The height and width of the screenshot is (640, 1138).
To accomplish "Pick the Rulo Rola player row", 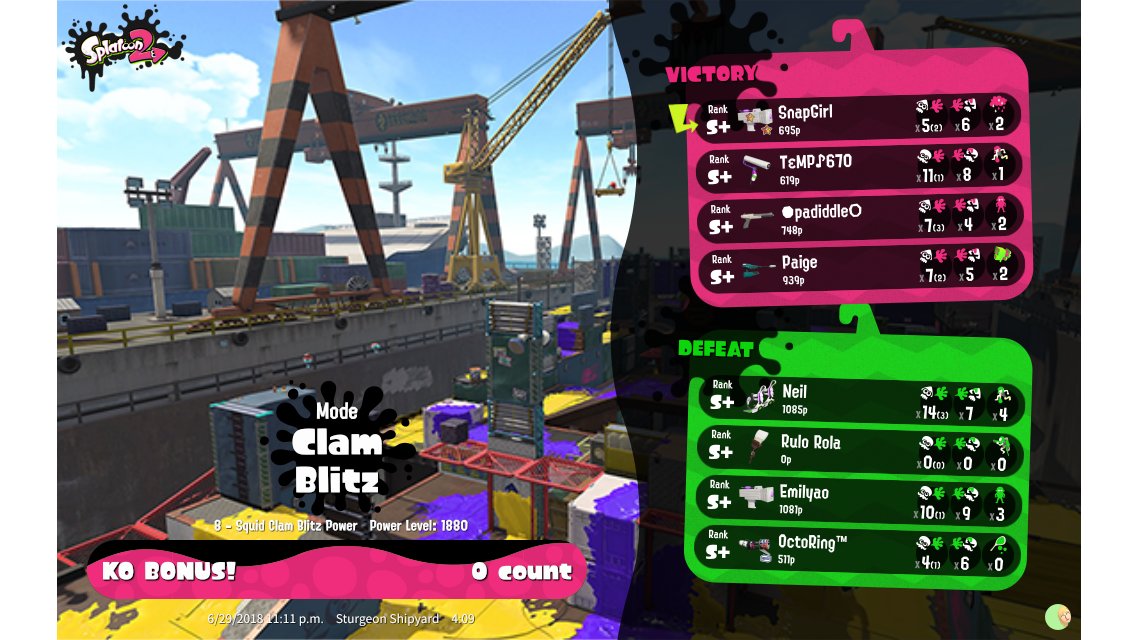I will [x=860, y=450].
